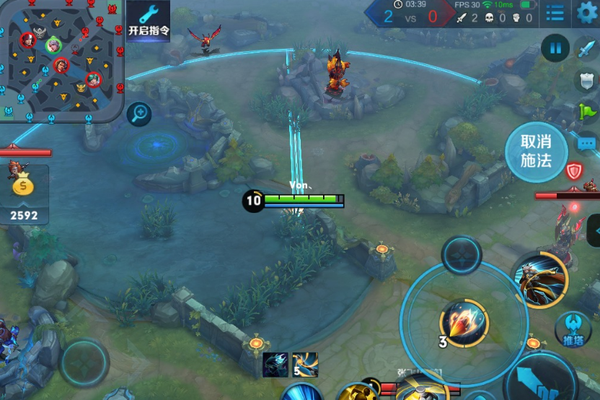Tap the red shield icon
Image resolution: width=600 pixels, height=400 pixels.
point(573,172)
